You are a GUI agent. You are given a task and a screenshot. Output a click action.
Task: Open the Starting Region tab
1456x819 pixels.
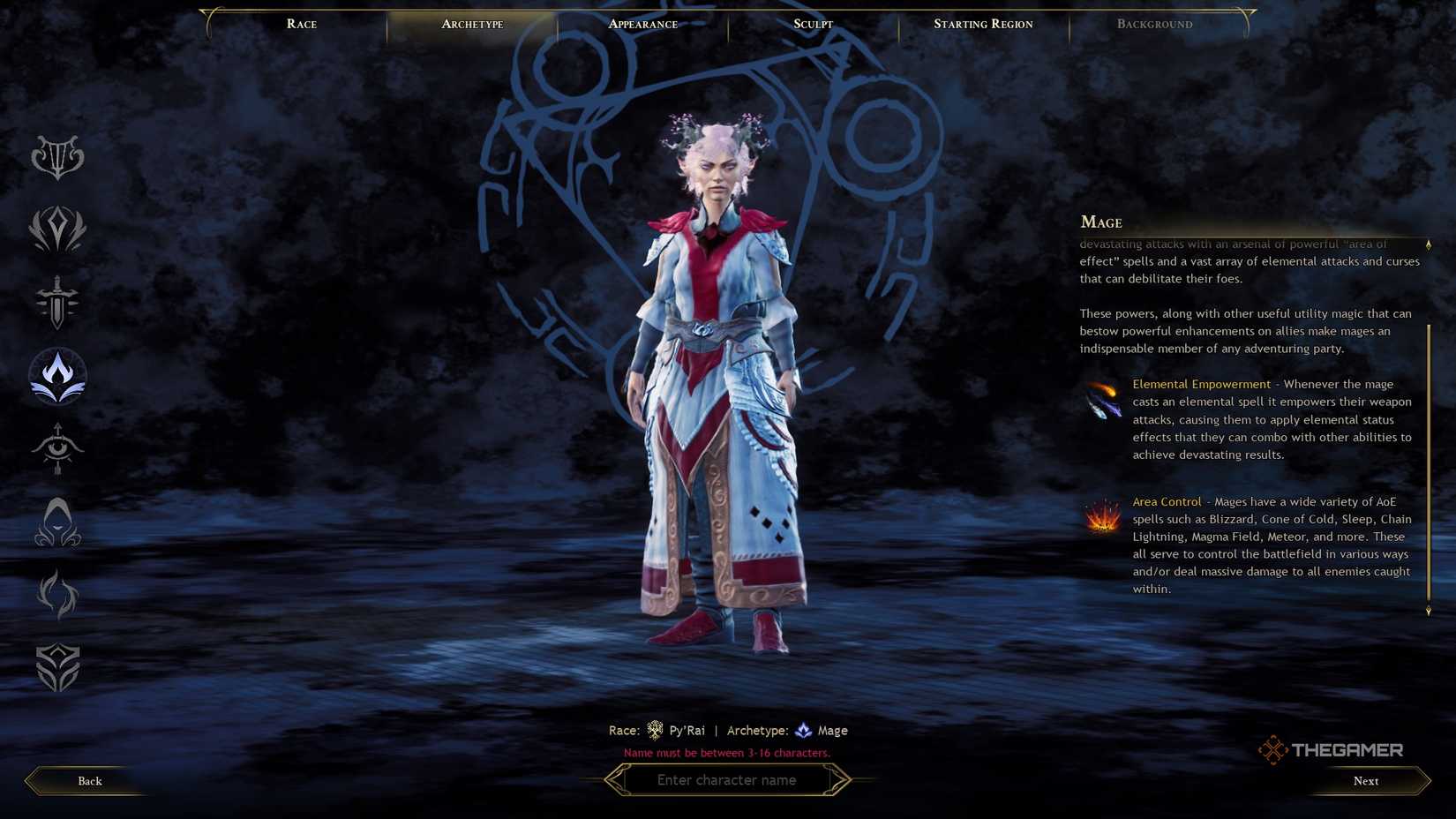click(x=983, y=24)
